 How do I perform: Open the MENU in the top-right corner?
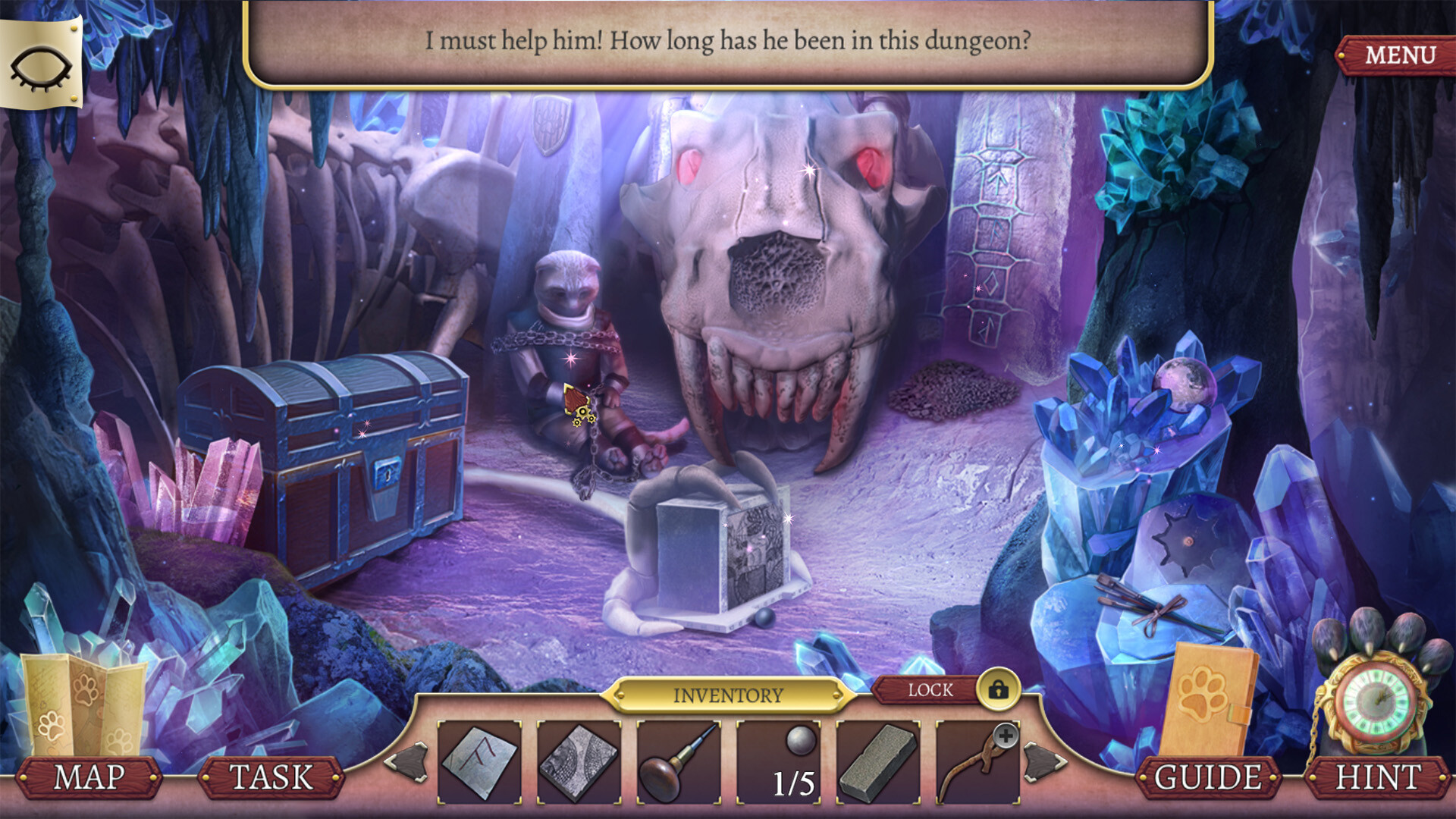(1399, 53)
